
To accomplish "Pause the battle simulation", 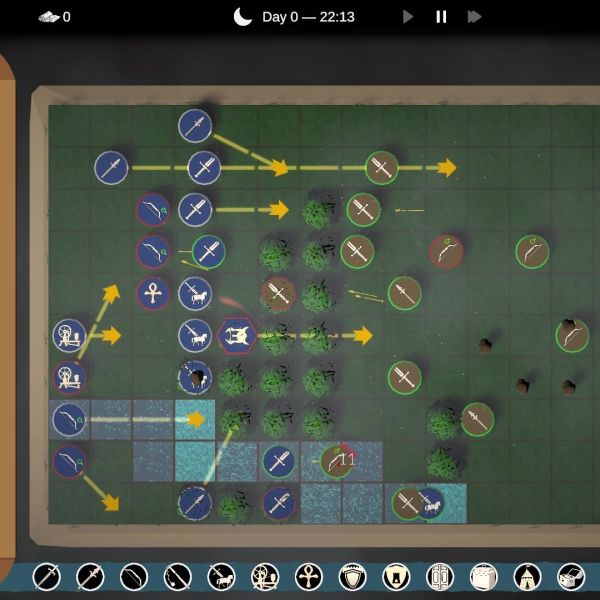I will click(441, 16).
